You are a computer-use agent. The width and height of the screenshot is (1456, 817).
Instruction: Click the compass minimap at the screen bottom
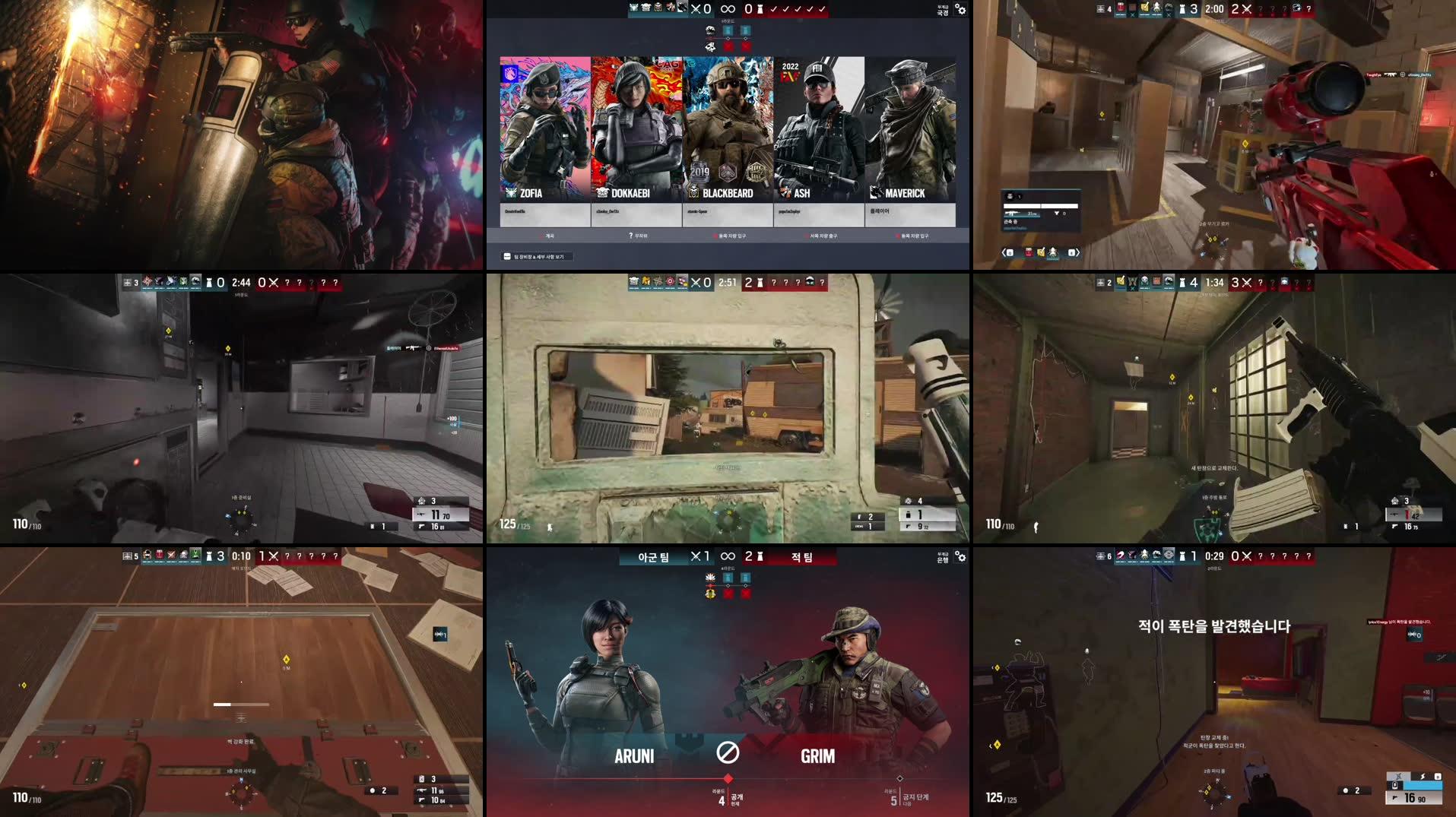[x=242, y=793]
